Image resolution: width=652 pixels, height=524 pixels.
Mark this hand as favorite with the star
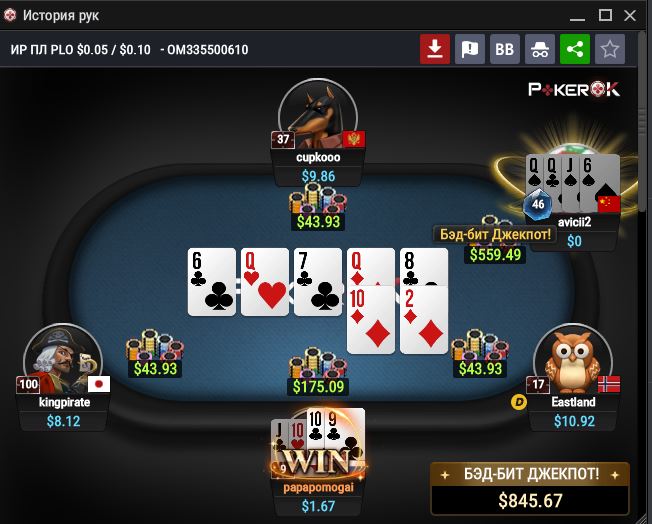(609, 49)
